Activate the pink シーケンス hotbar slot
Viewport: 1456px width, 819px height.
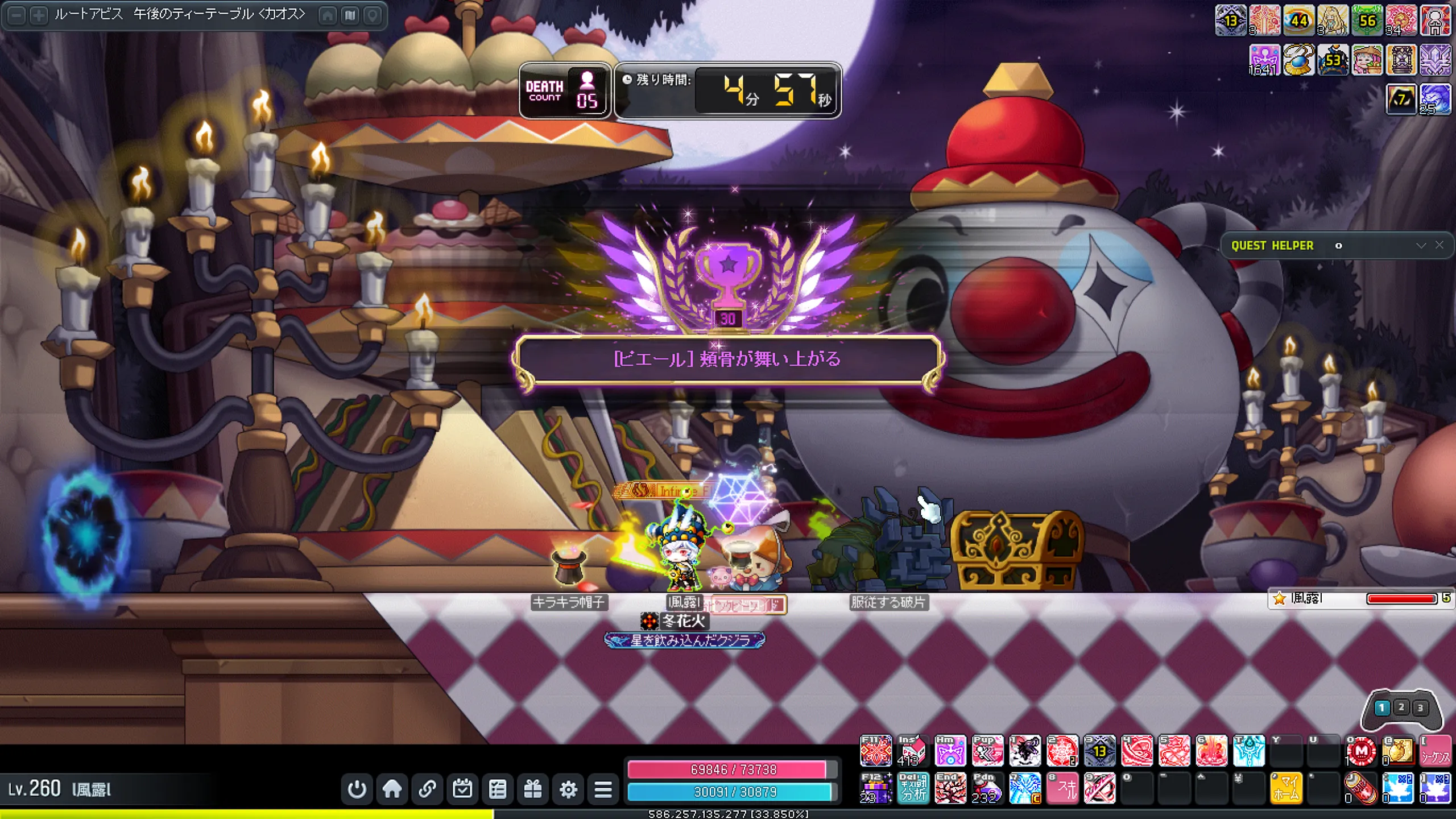1435,751
